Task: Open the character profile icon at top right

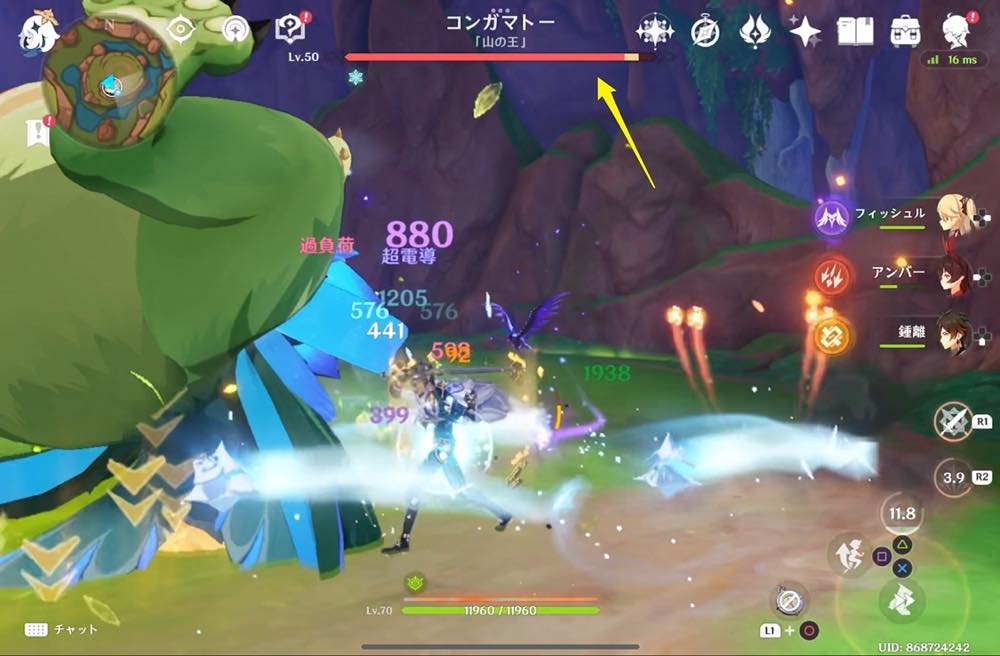Action: pos(958,31)
